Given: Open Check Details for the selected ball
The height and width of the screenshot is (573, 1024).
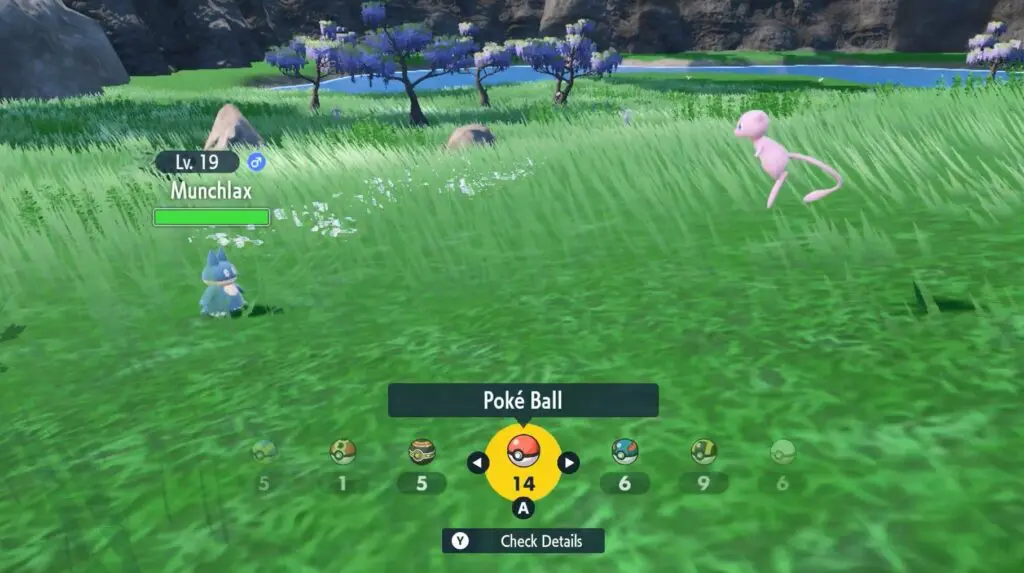Looking at the screenshot, I should [x=523, y=541].
